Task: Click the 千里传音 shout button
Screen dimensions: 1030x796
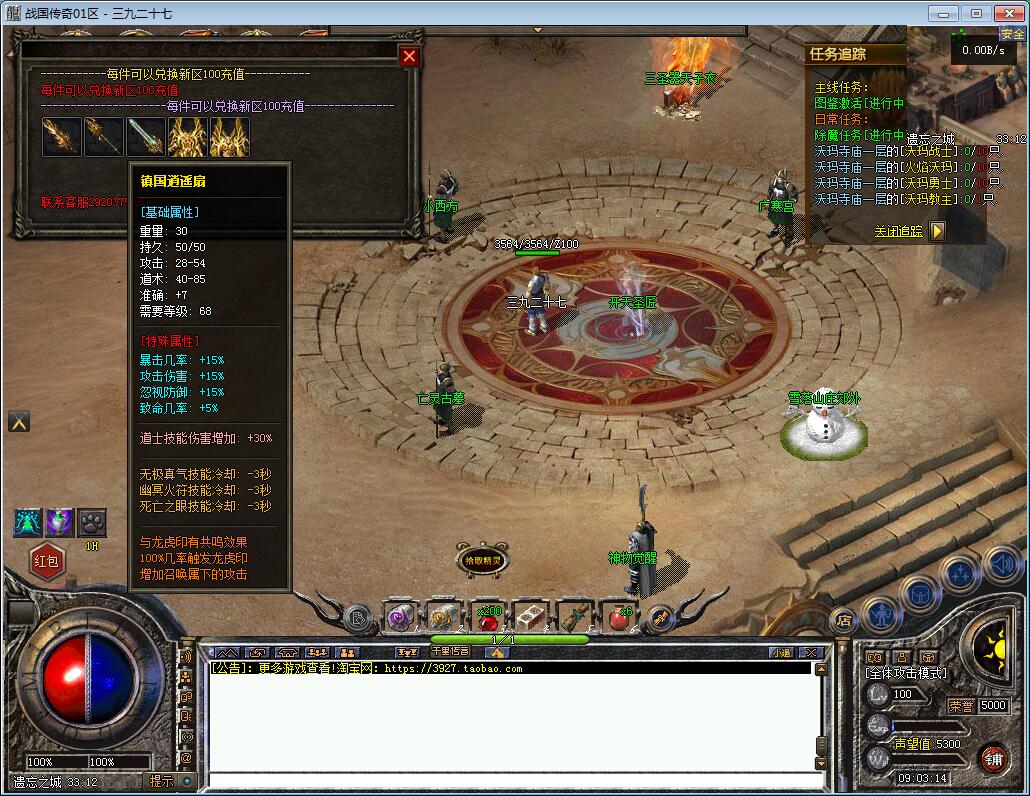Action: pyautogui.click(x=449, y=652)
